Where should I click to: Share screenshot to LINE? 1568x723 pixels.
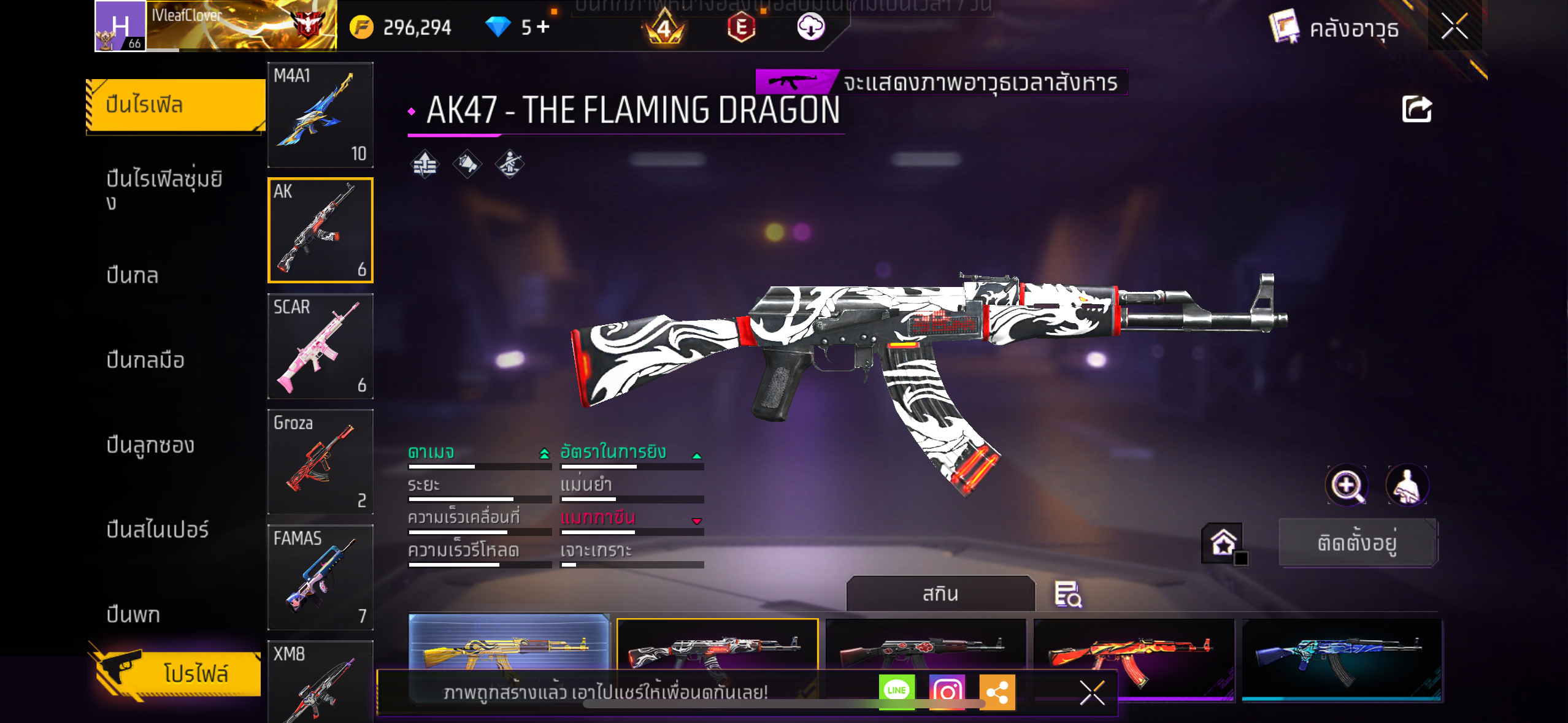[896, 692]
